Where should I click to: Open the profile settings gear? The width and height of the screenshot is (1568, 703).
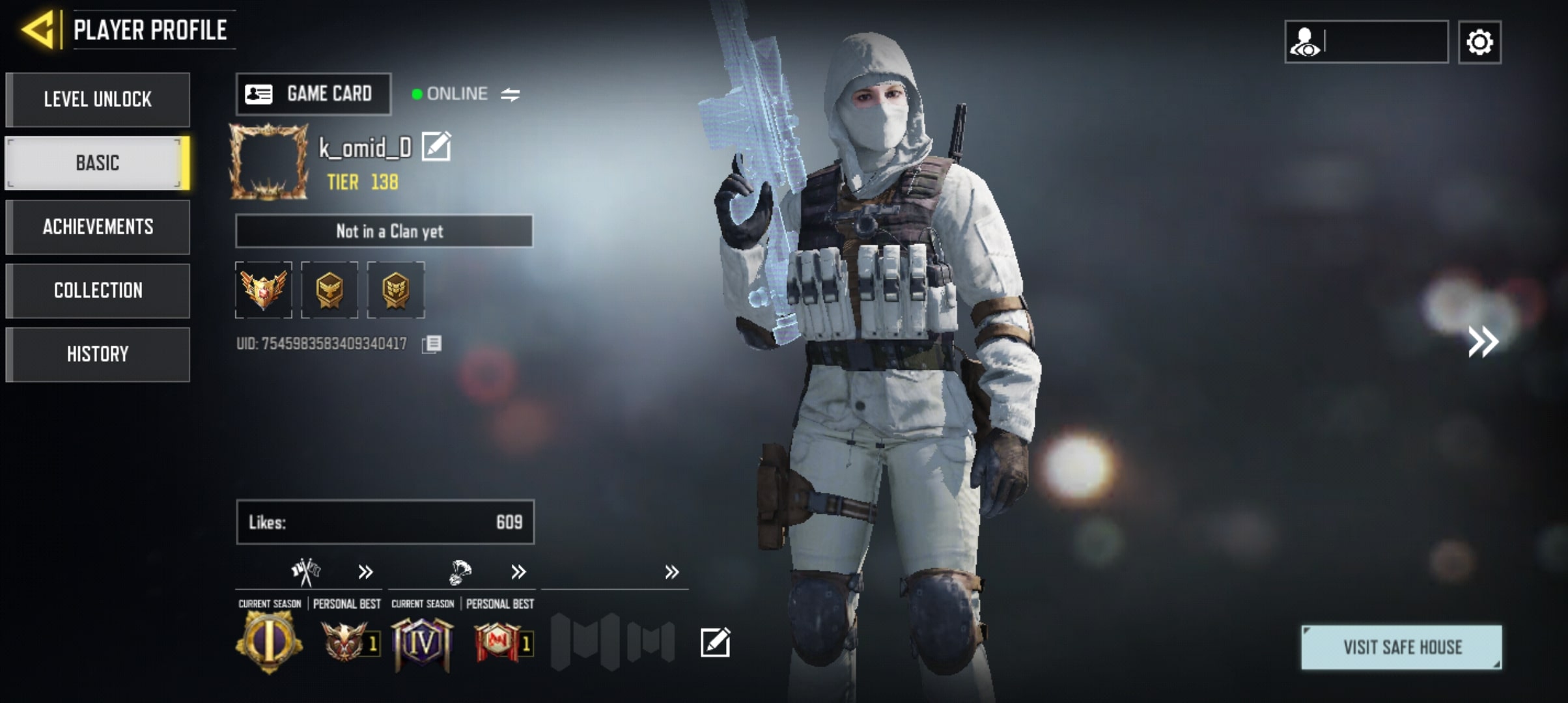point(1479,42)
